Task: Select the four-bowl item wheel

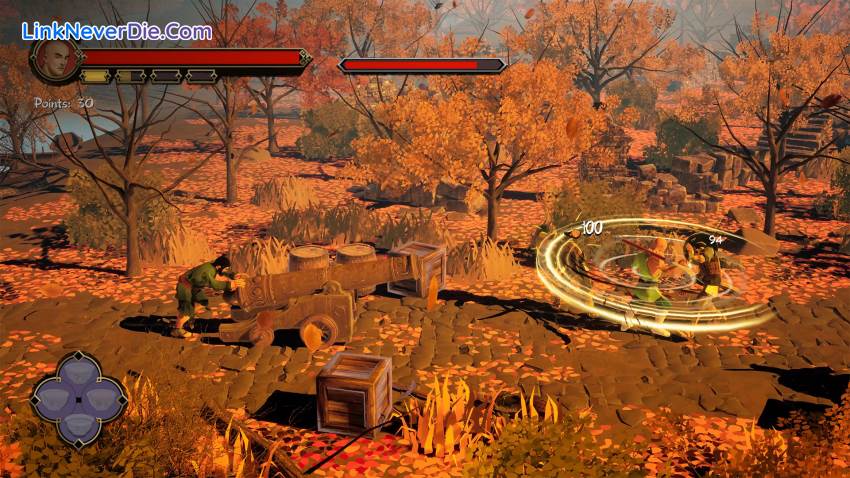Action: point(78,398)
